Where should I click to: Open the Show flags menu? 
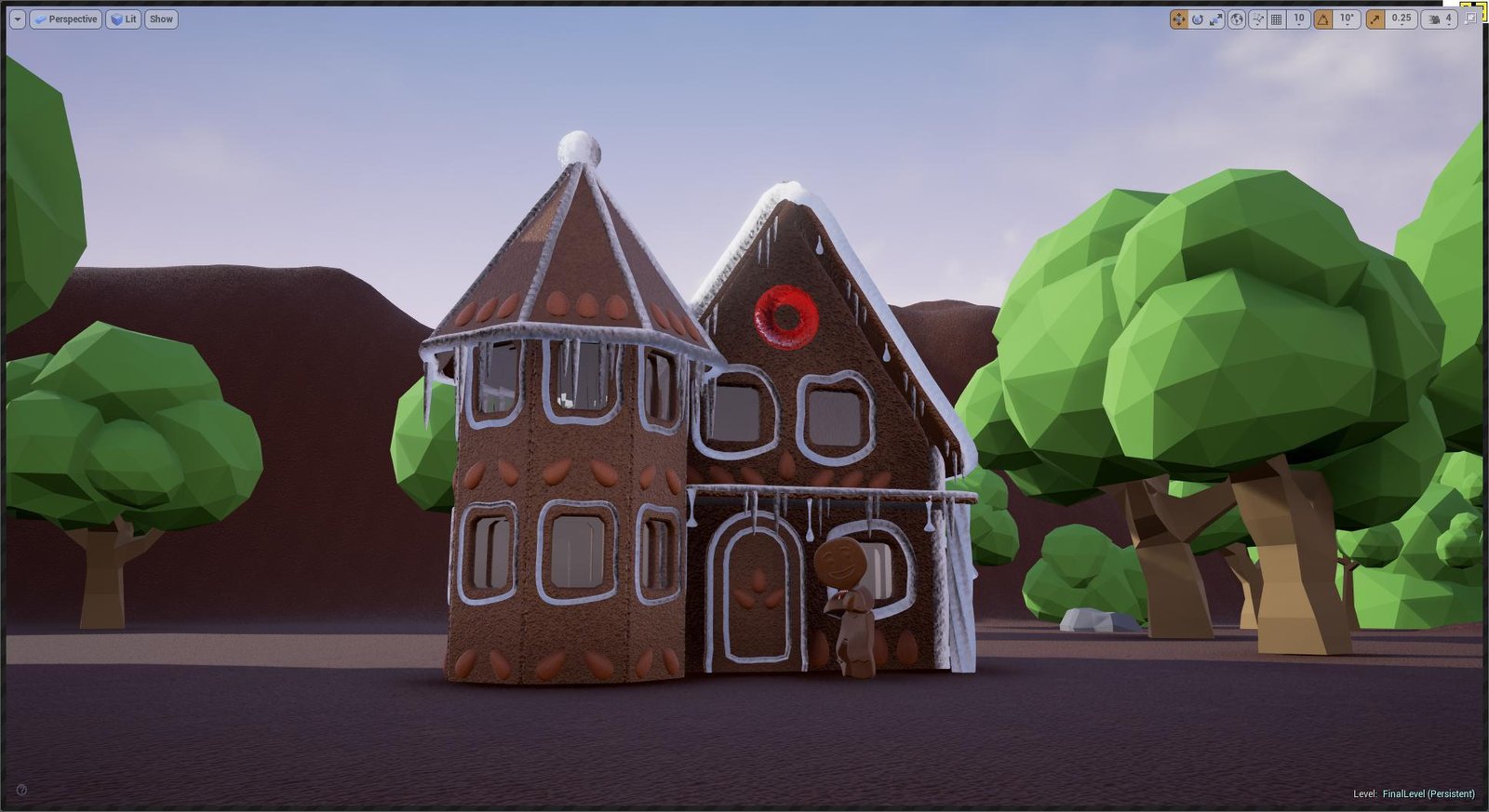pyautogui.click(x=159, y=19)
